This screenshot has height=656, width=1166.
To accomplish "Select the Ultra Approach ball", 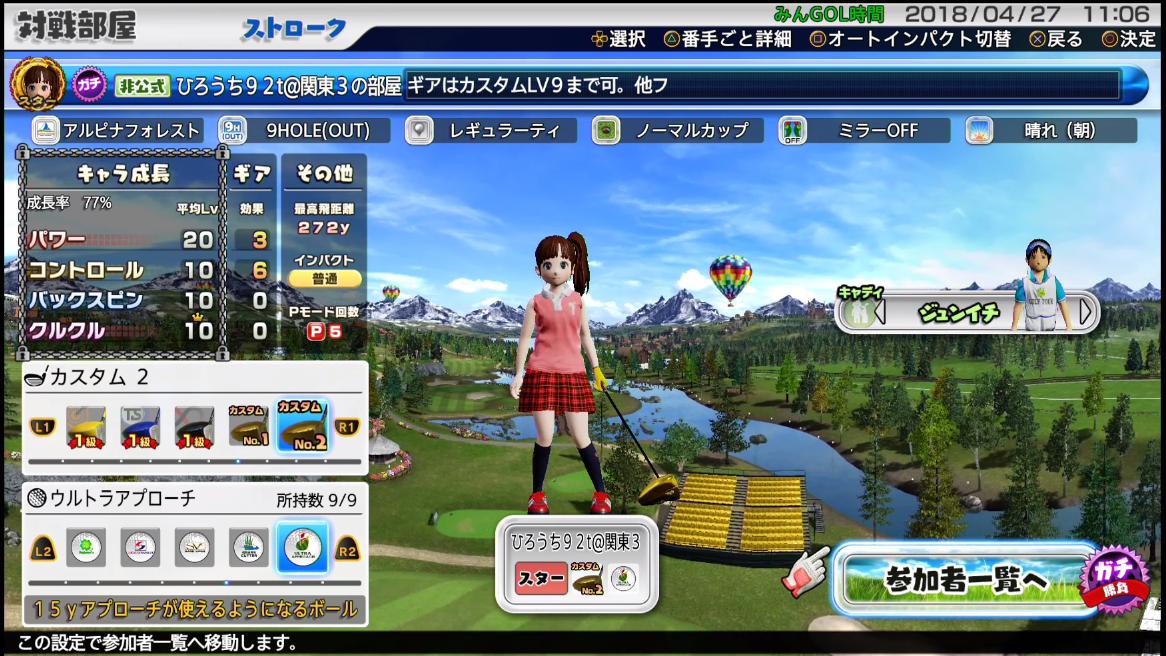I will pos(302,547).
